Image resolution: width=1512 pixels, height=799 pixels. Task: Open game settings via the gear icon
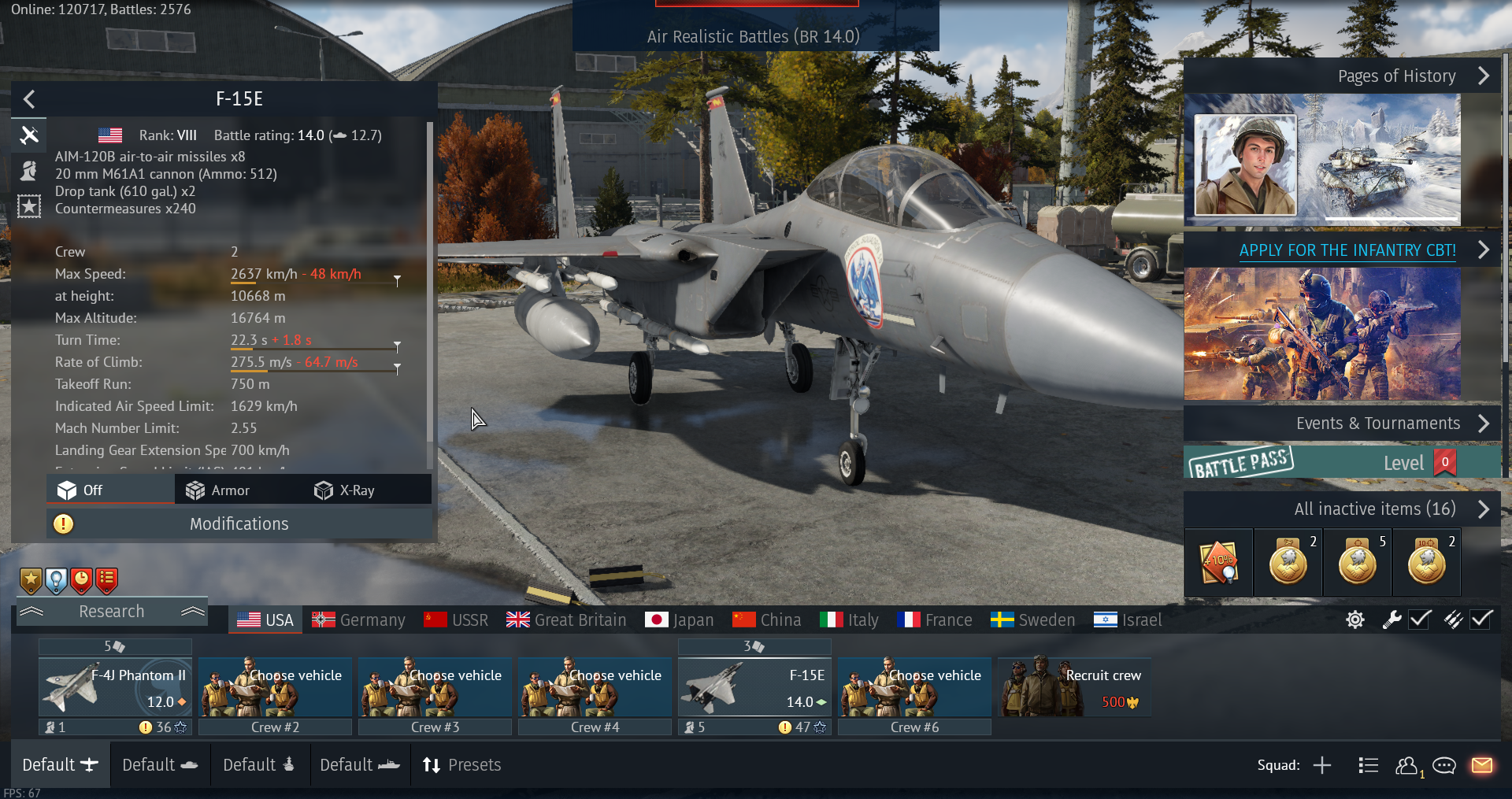(1354, 620)
